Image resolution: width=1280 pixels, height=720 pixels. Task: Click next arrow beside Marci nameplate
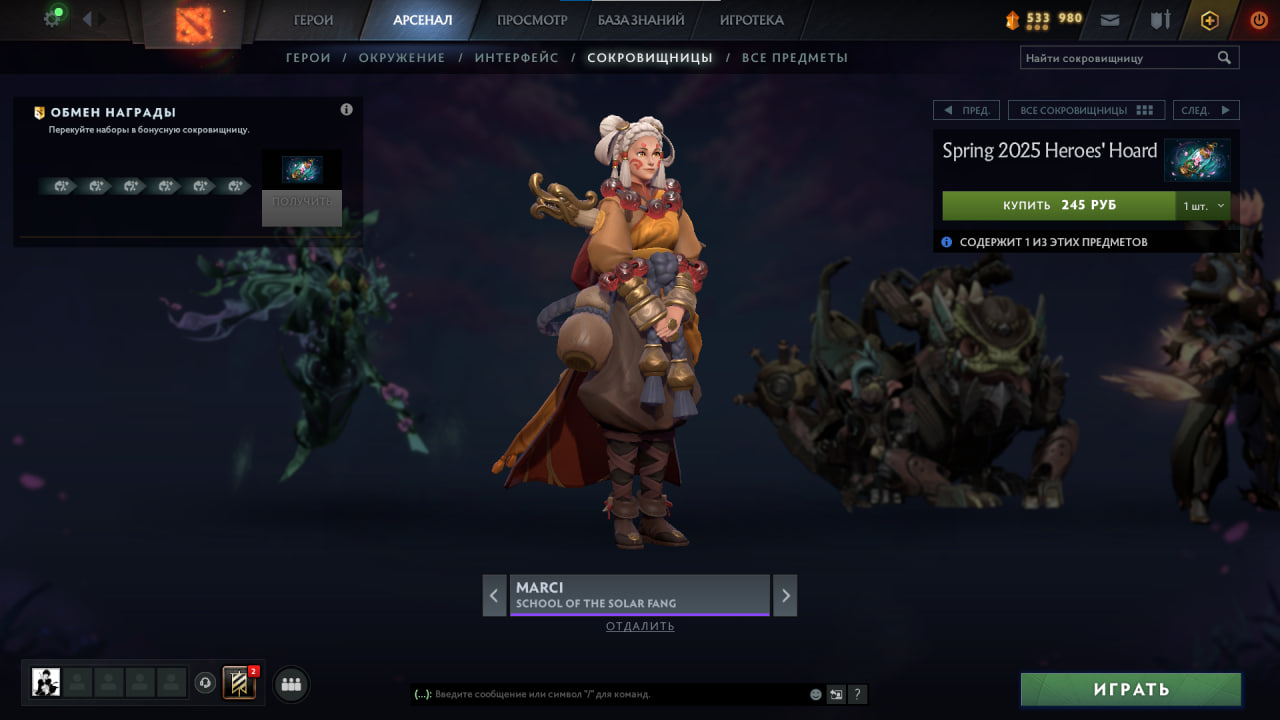[784, 595]
